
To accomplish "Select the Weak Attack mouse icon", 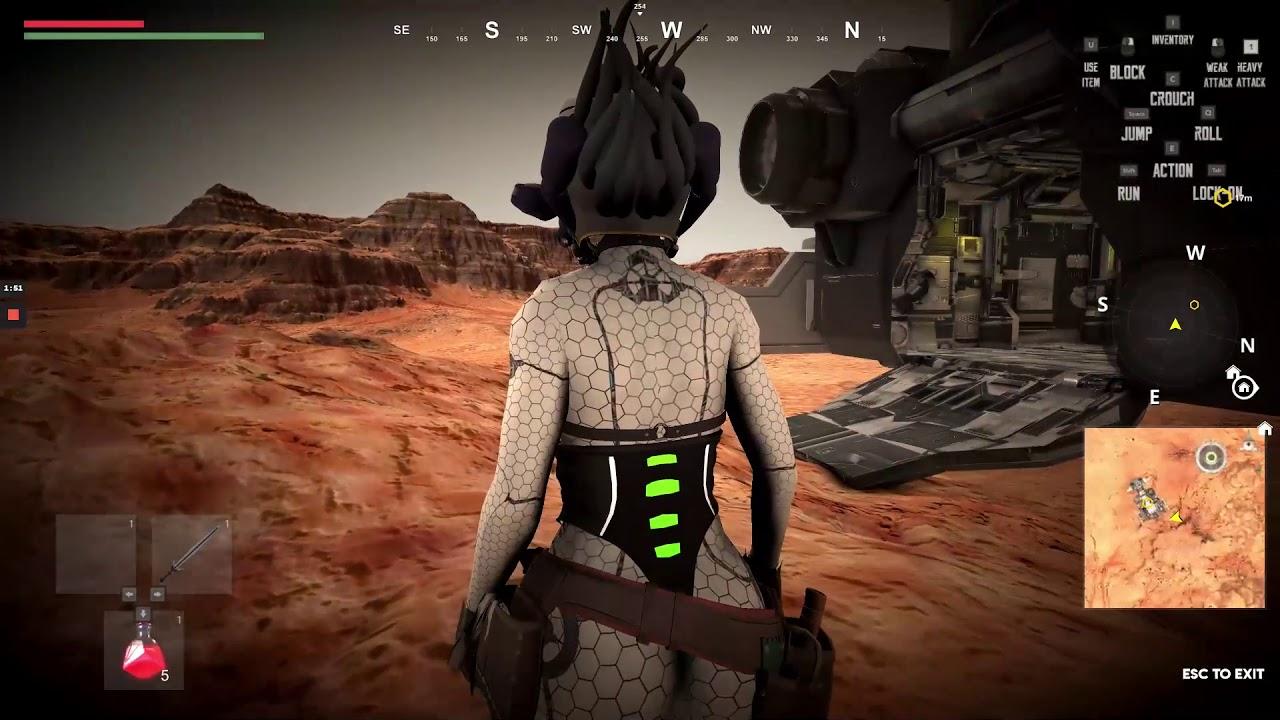I will pos(1217,44).
